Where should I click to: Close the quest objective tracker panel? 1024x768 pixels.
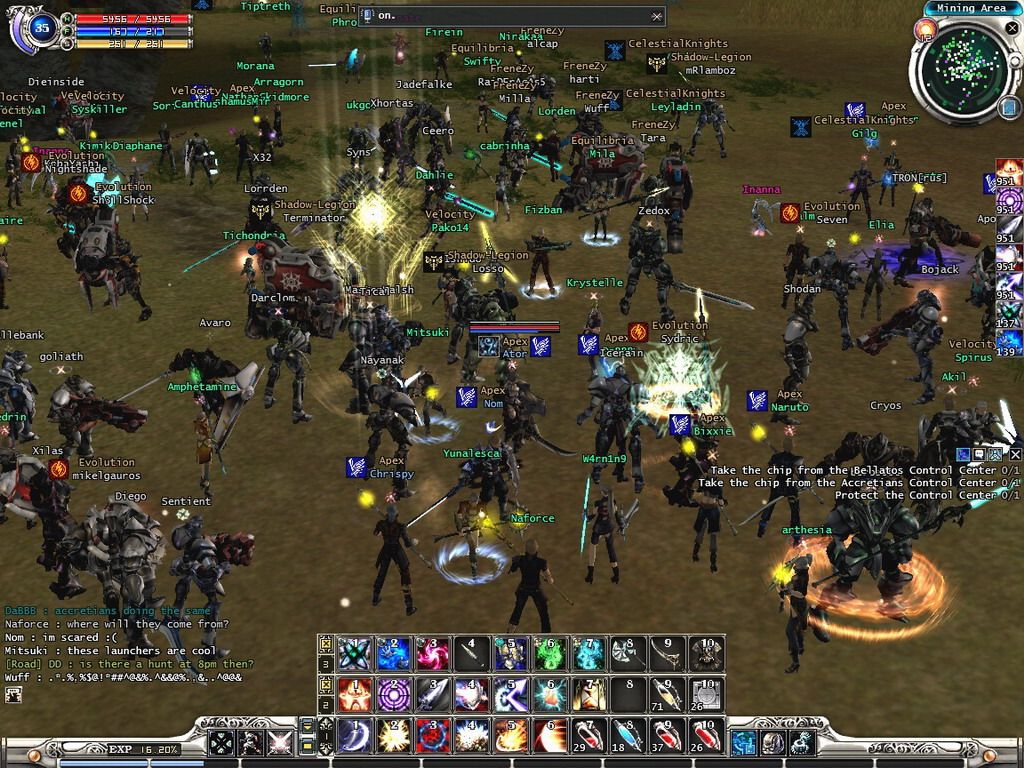pyautogui.click(x=1015, y=455)
